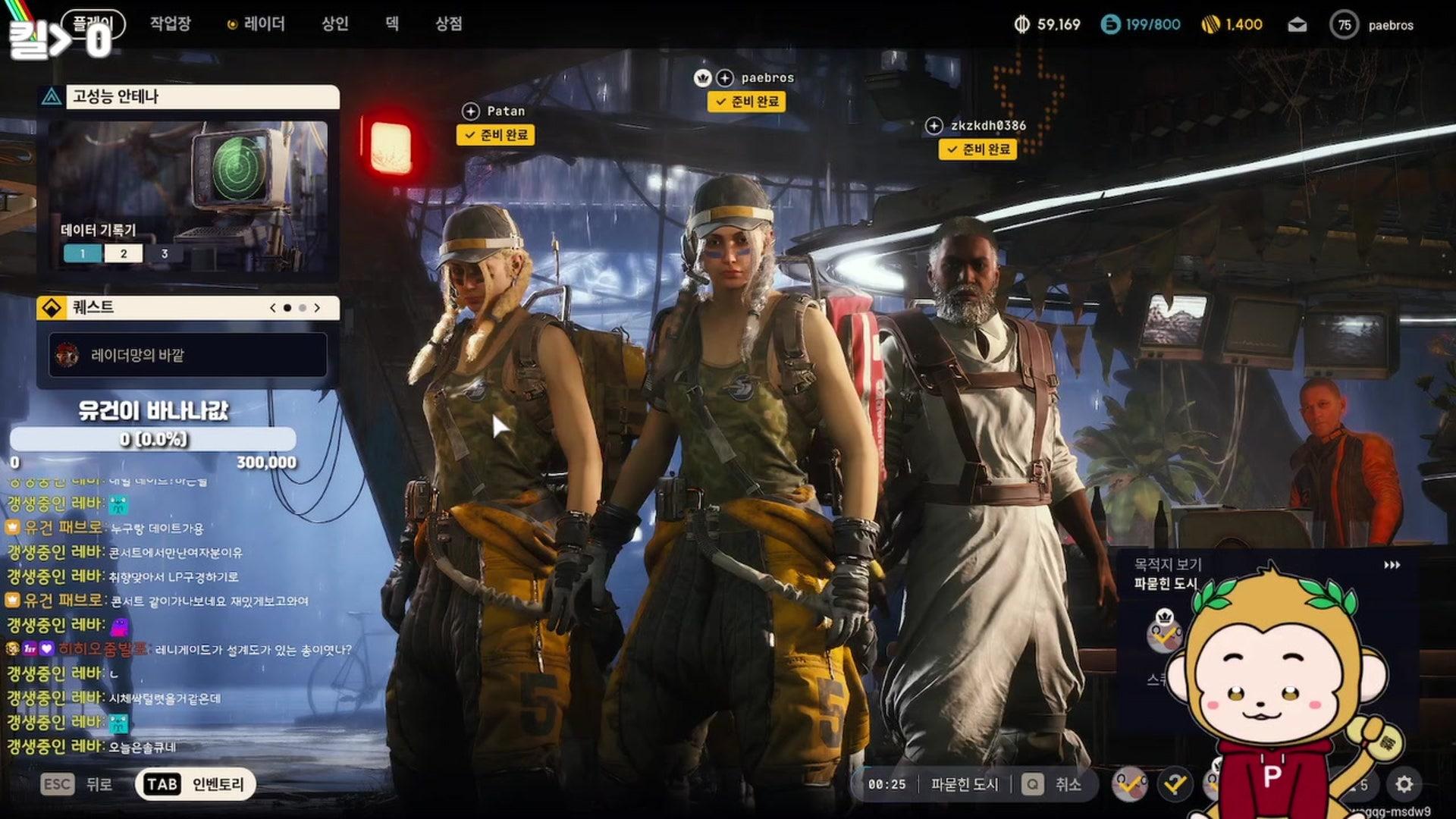Click the plus icon beside Patan

pos(470,111)
